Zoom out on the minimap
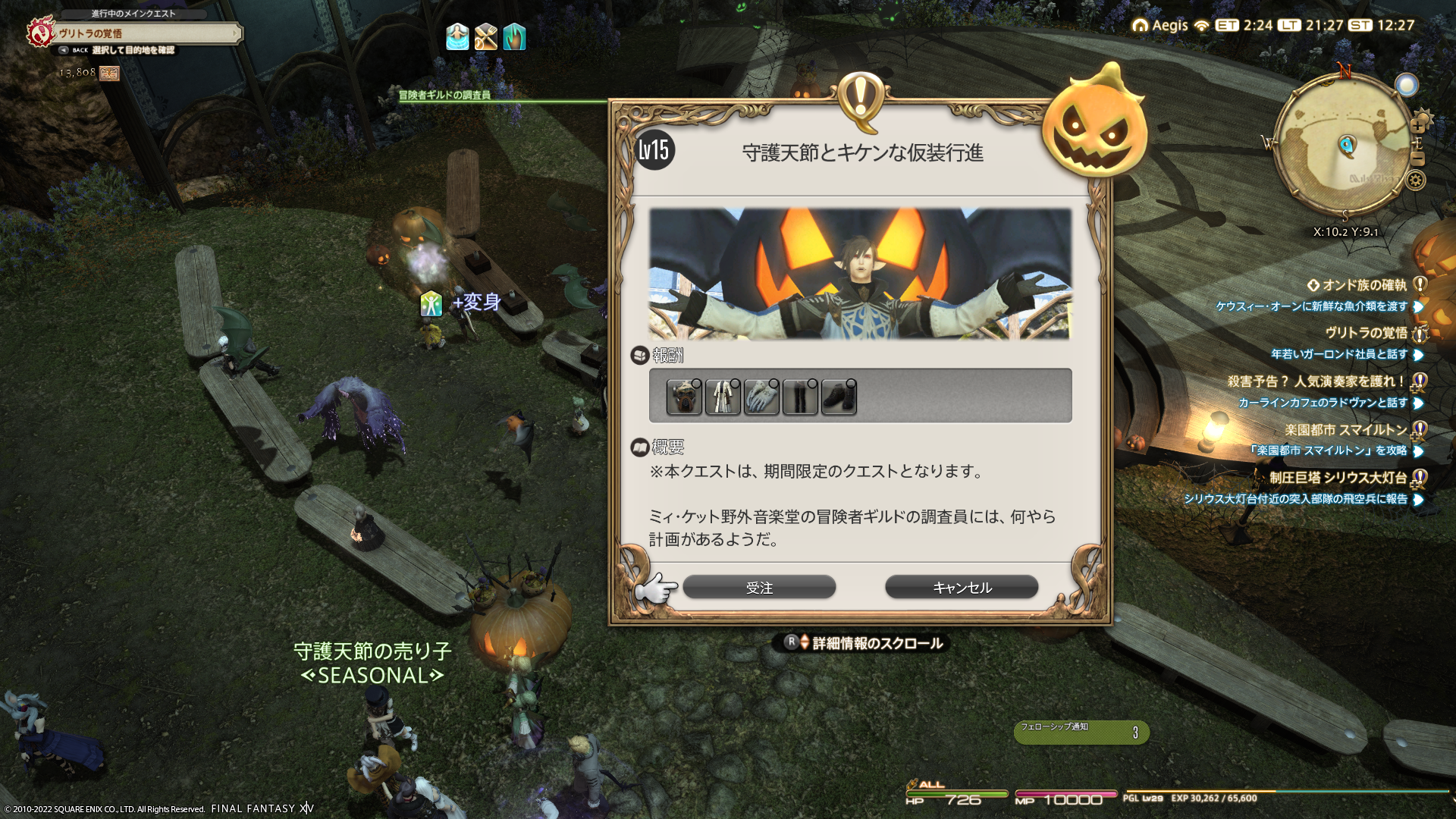1456x819 pixels. (x=1417, y=159)
